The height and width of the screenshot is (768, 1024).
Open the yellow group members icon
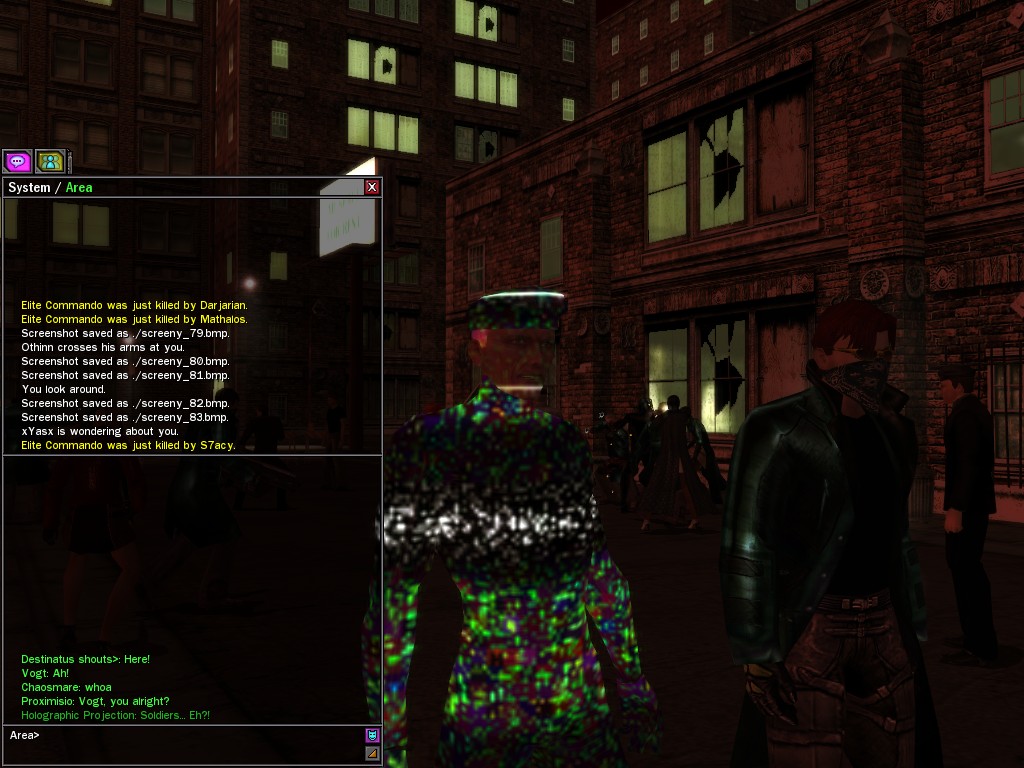[x=50, y=161]
